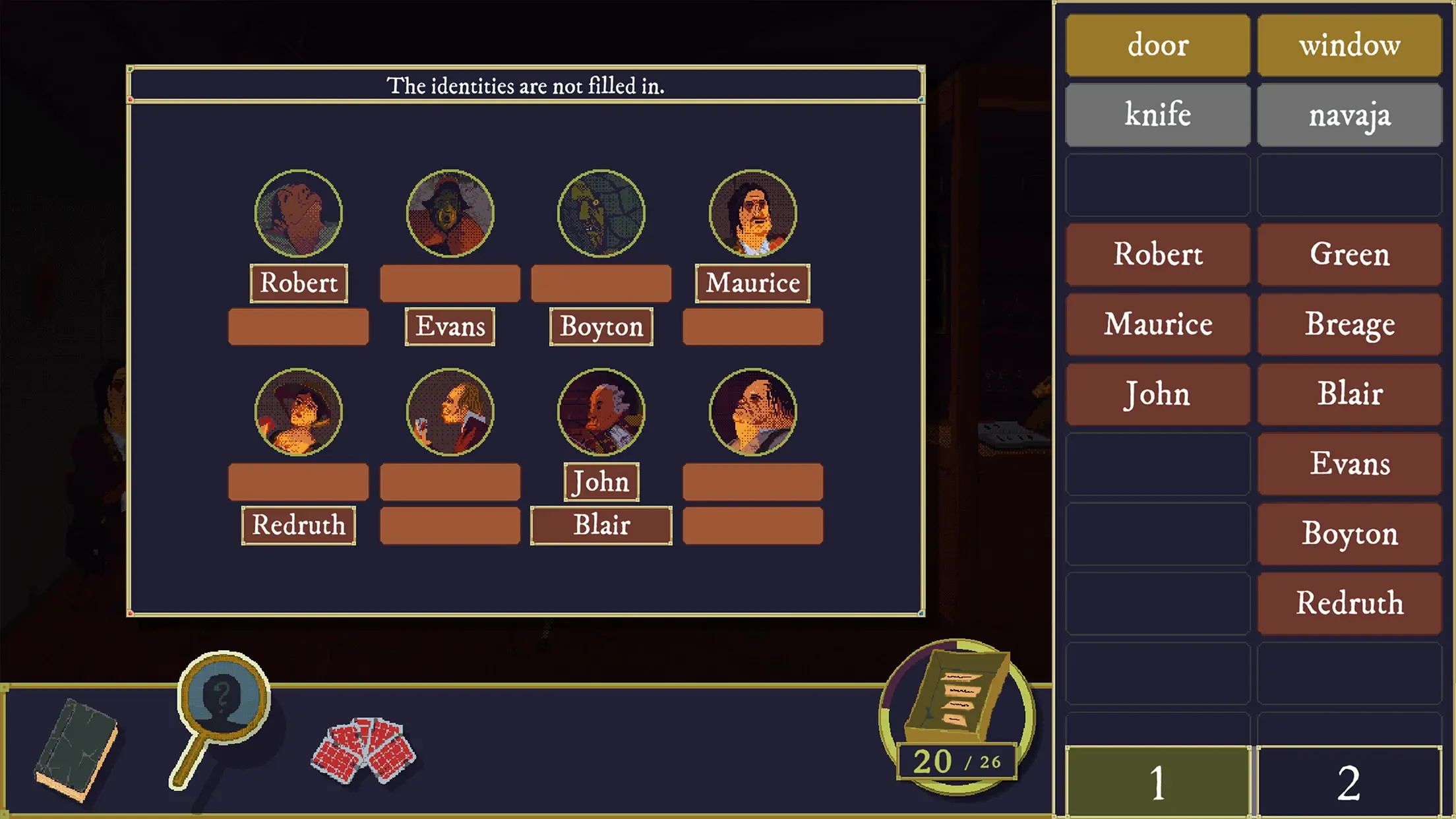
Task: Open the green journal book
Action: pyautogui.click(x=76, y=750)
